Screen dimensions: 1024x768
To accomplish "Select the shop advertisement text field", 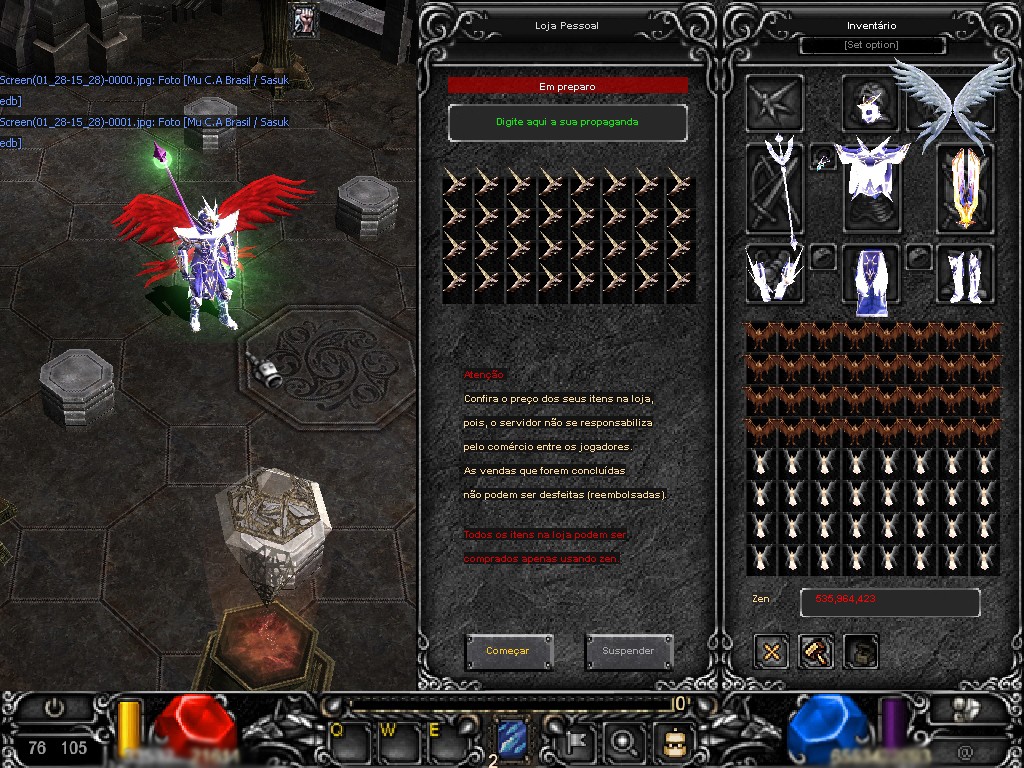I will (x=567, y=122).
